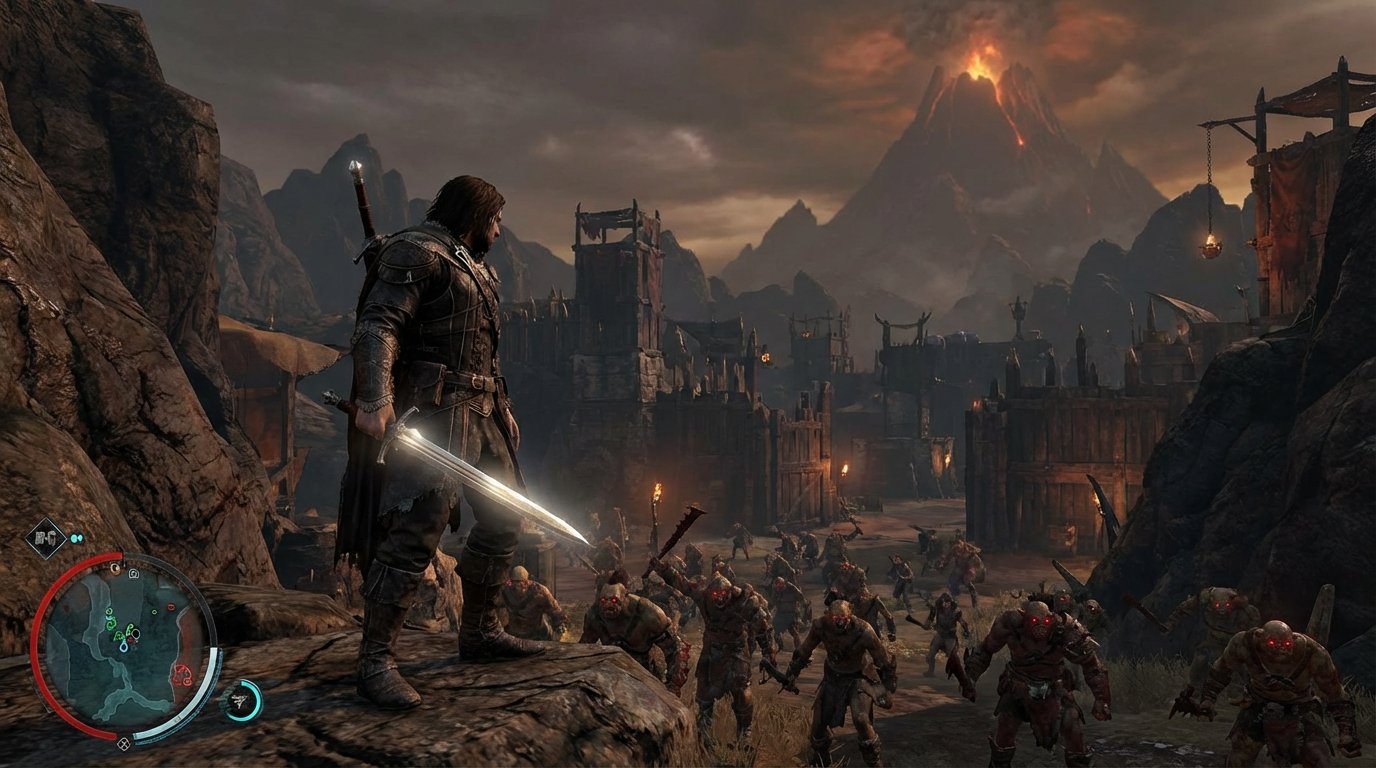Image resolution: width=1376 pixels, height=768 pixels.
Task: Click the cyan elf-shot ammo icon
Action: click(x=75, y=538)
